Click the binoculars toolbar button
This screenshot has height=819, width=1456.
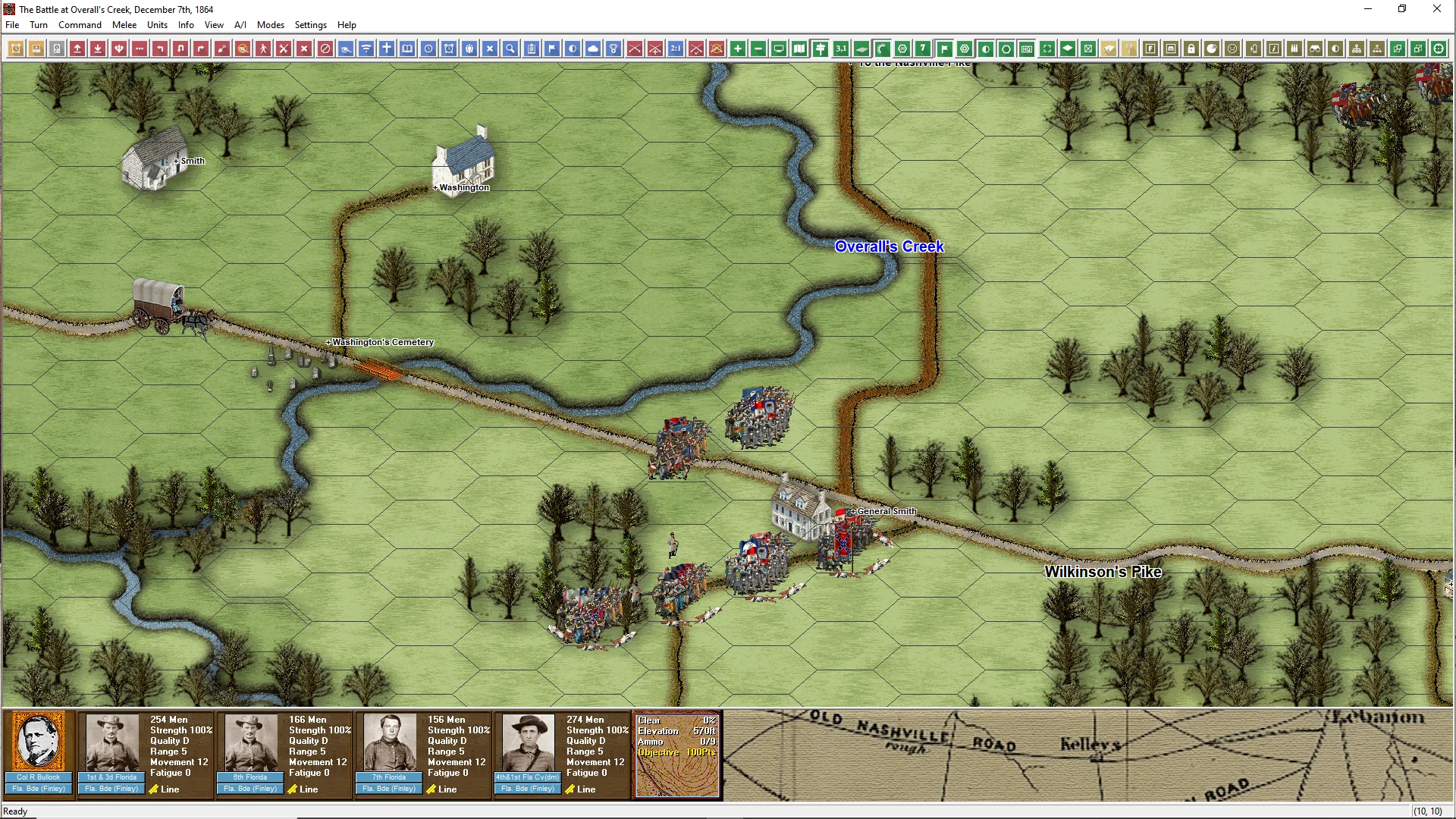[x=1315, y=49]
